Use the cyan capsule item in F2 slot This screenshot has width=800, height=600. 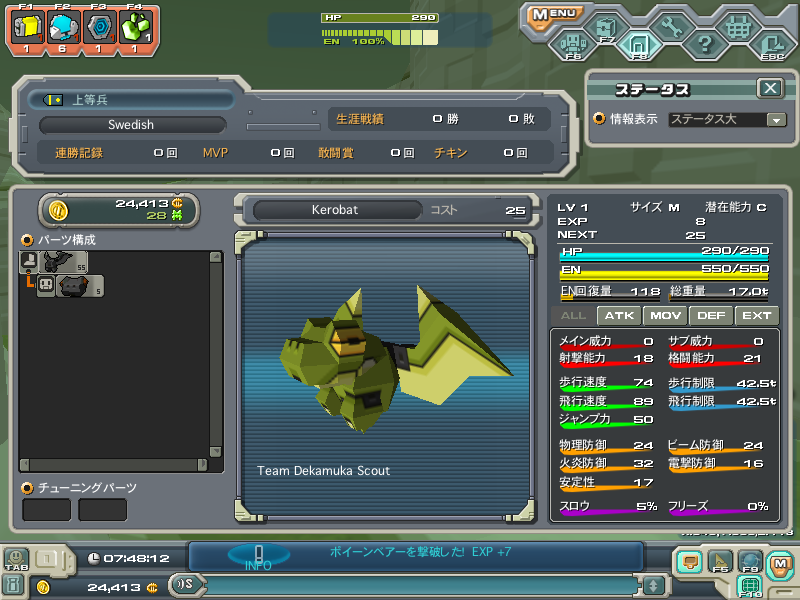pos(62,28)
